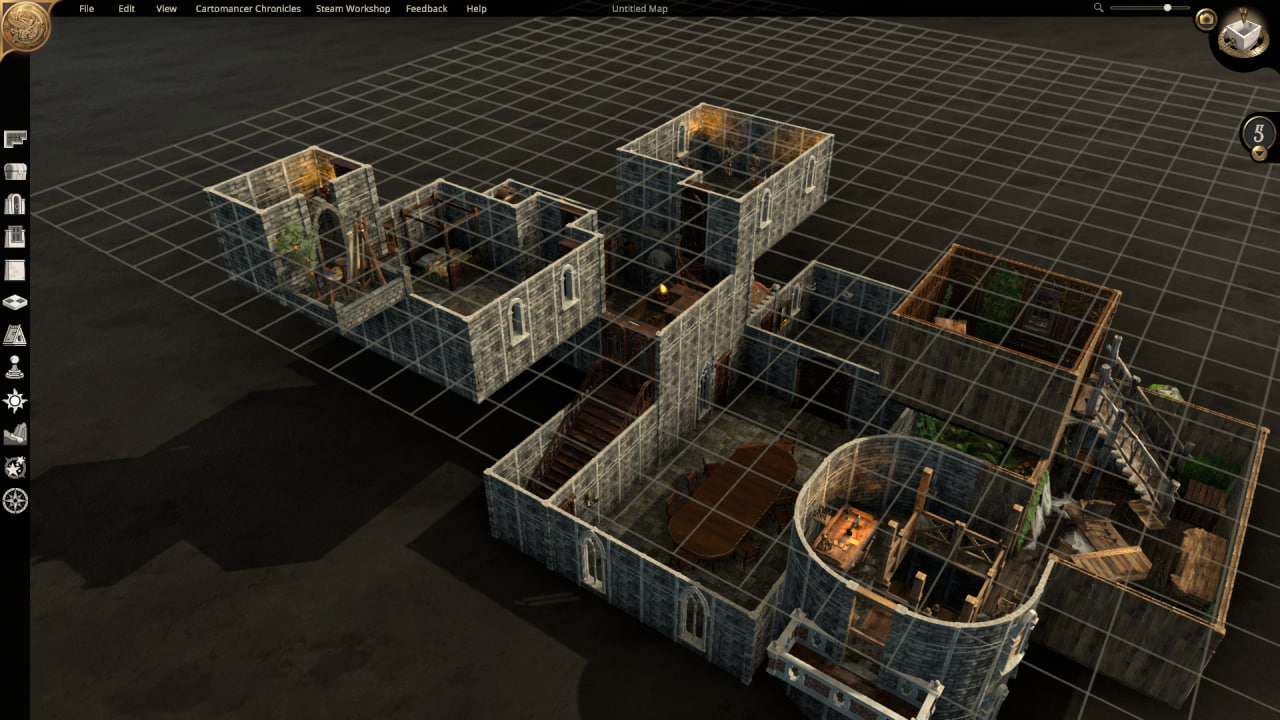
Task: Open the Feedback menu
Action: (x=427, y=9)
